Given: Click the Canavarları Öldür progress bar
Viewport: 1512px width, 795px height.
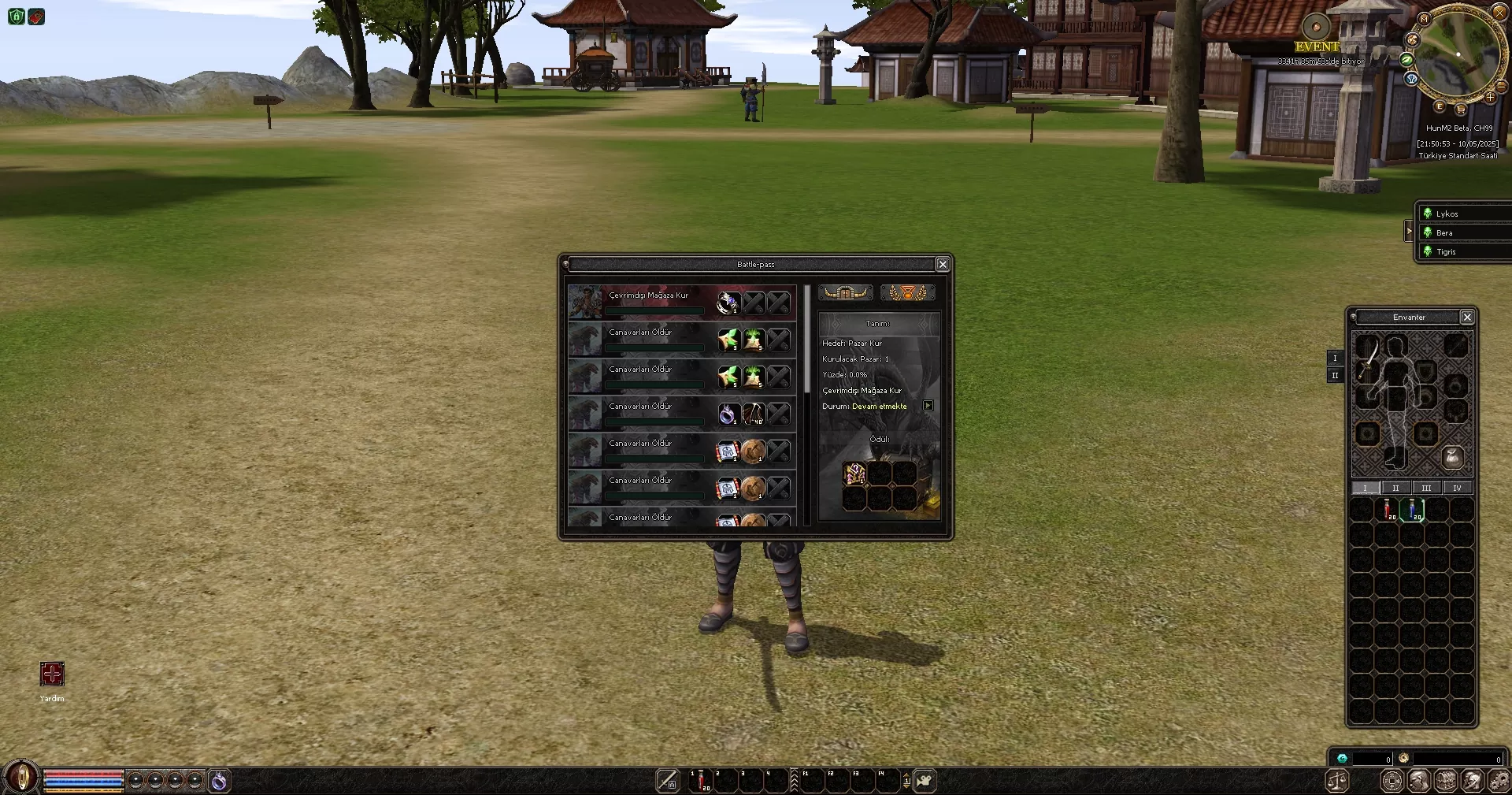Looking at the screenshot, I should tap(655, 347).
